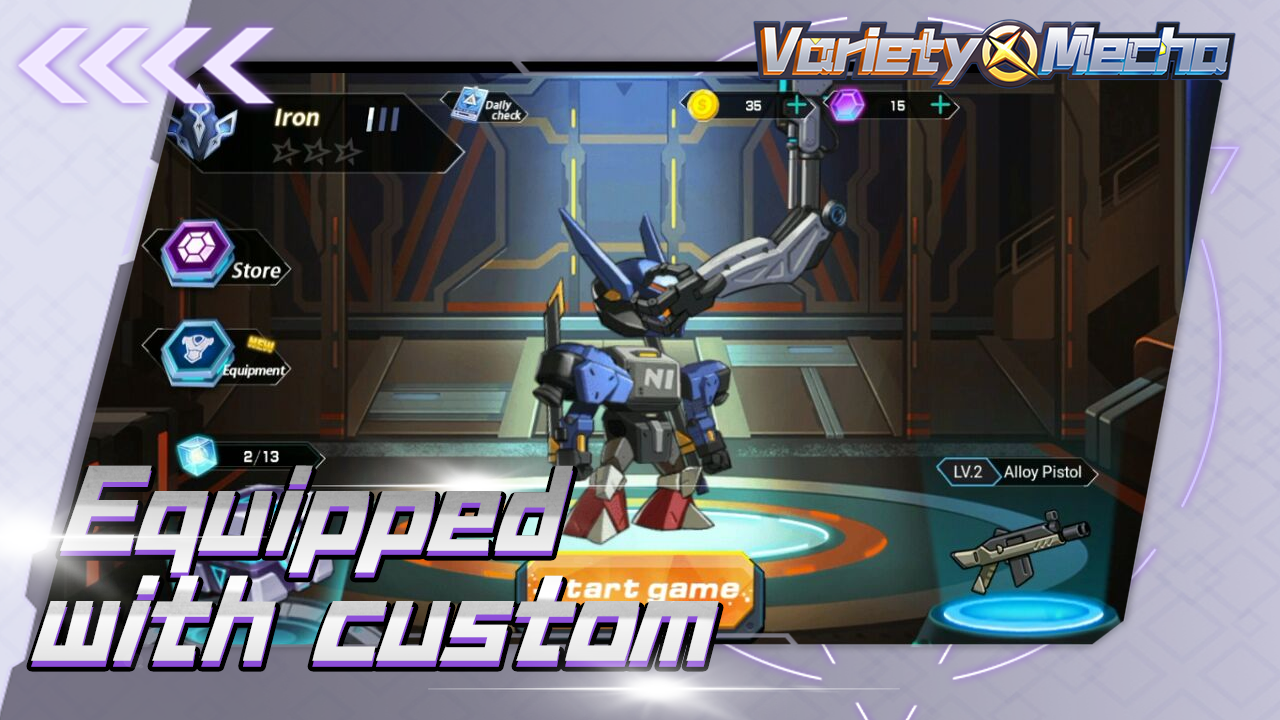Screen dimensions: 1280x720
Task: Open the LV.2 Alloy Pistol details
Action: (1019, 470)
